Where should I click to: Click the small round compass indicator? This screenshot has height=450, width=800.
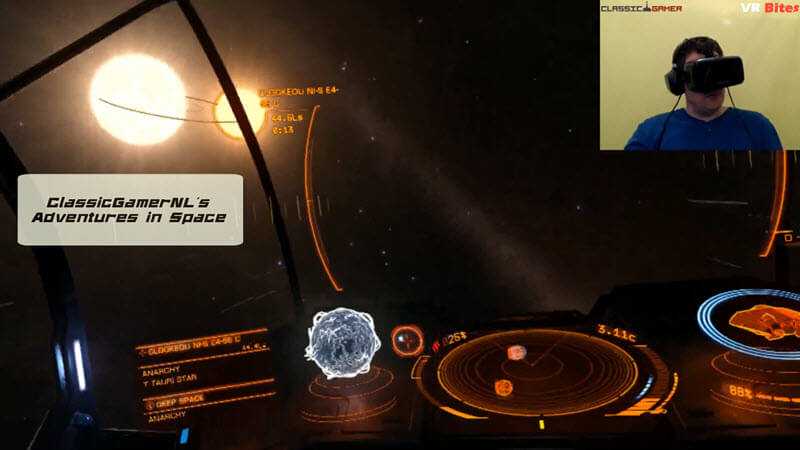[406, 340]
